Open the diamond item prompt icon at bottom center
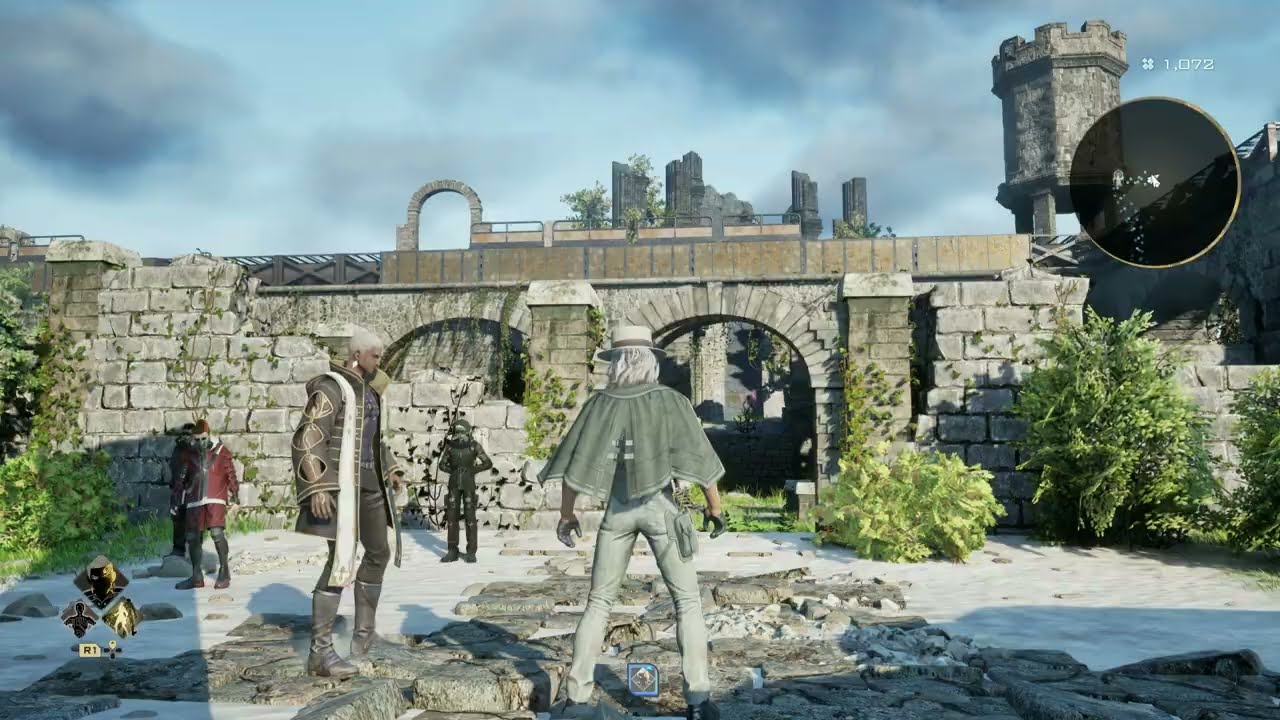Screen dimensions: 1280x720 pyautogui.click(x=641, y=680)
